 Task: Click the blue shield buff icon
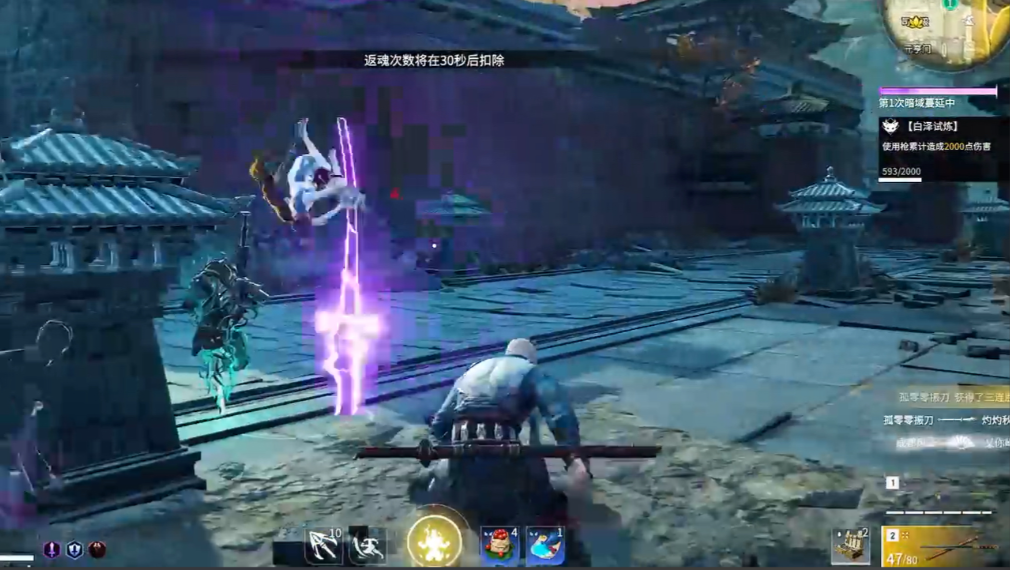(74, 550)
